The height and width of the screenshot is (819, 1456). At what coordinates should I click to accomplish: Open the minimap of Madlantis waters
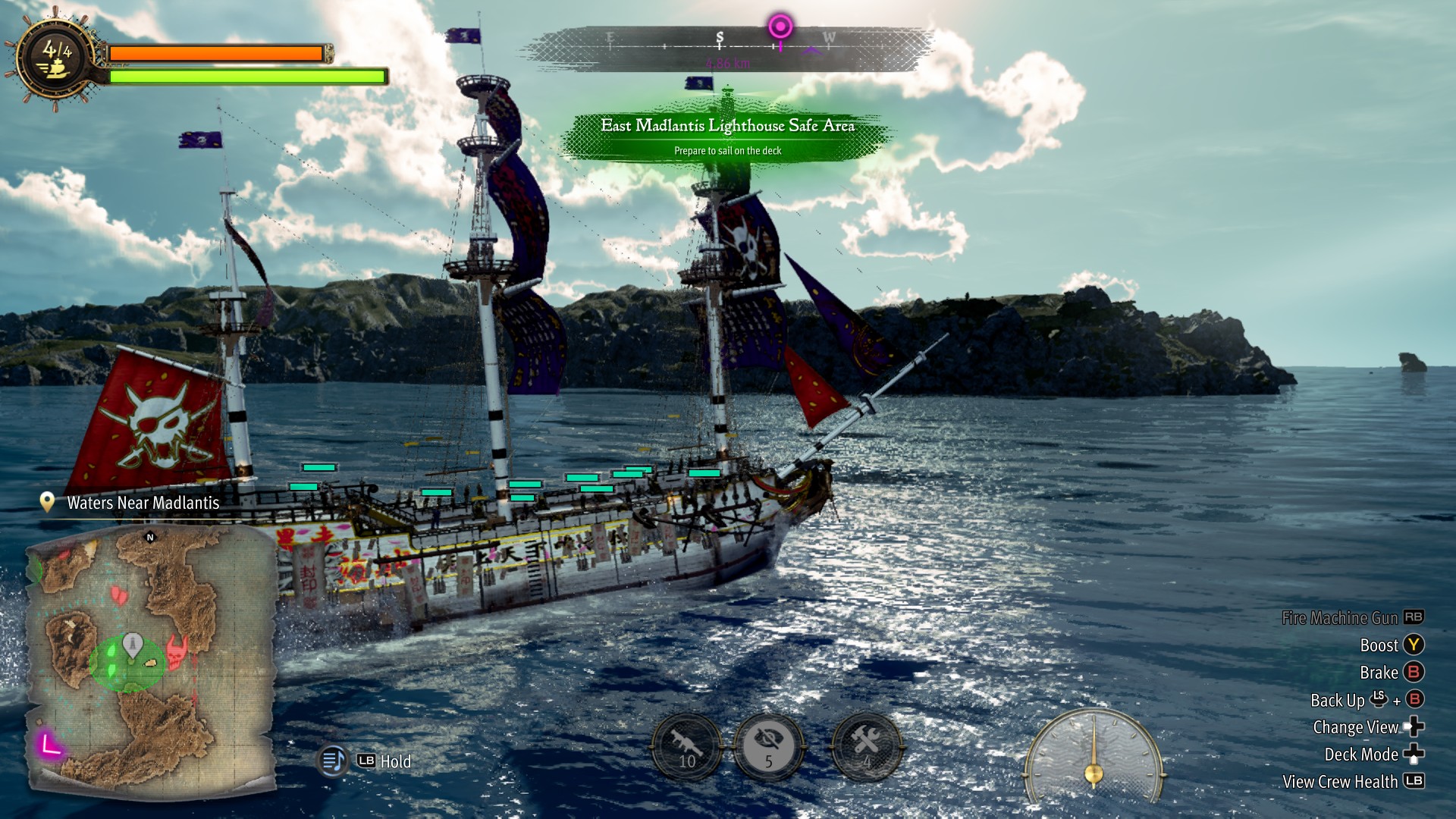click(x=152, y=658)
